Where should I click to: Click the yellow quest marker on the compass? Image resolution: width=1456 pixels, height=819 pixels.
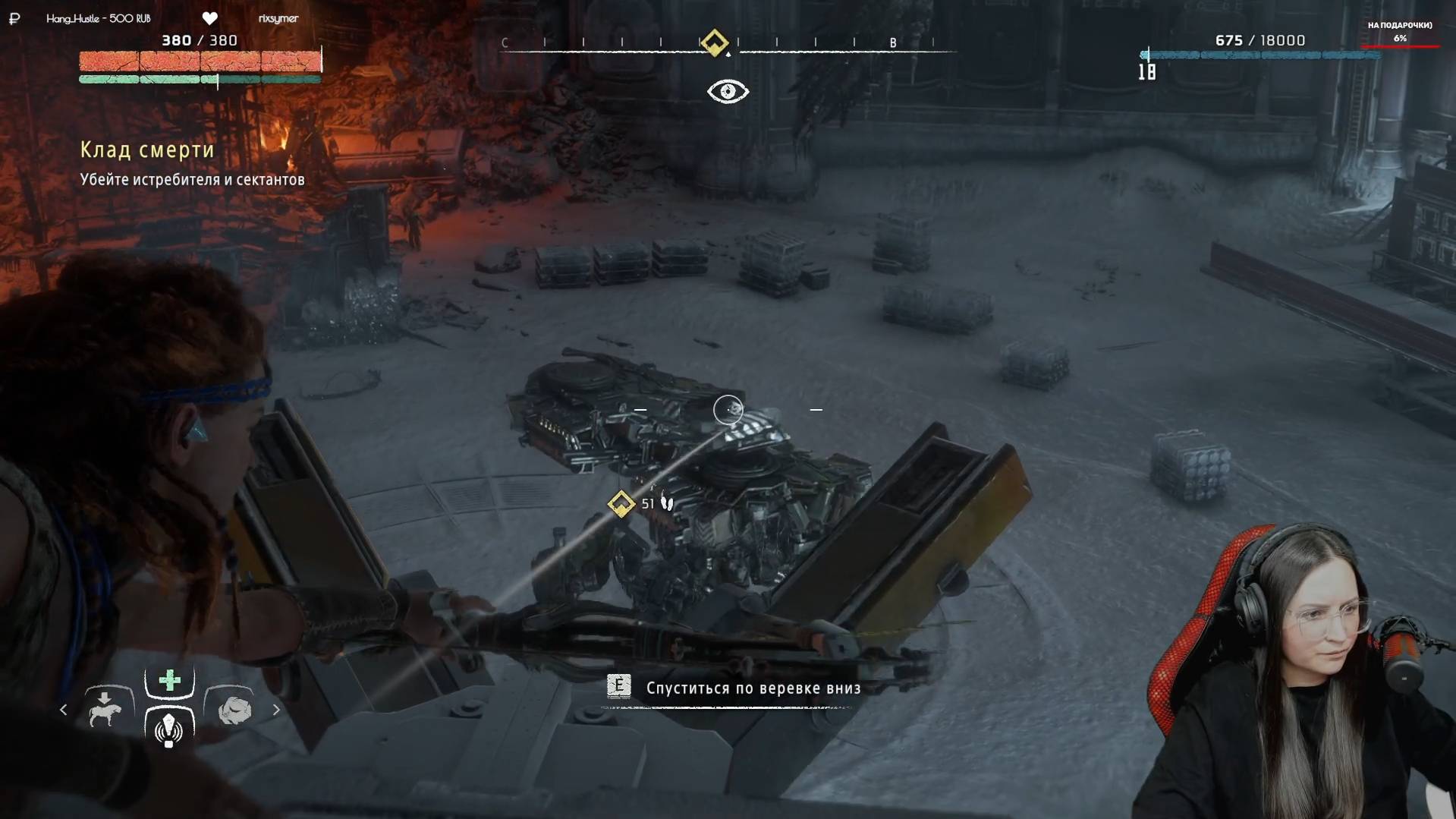pos(714,43)
